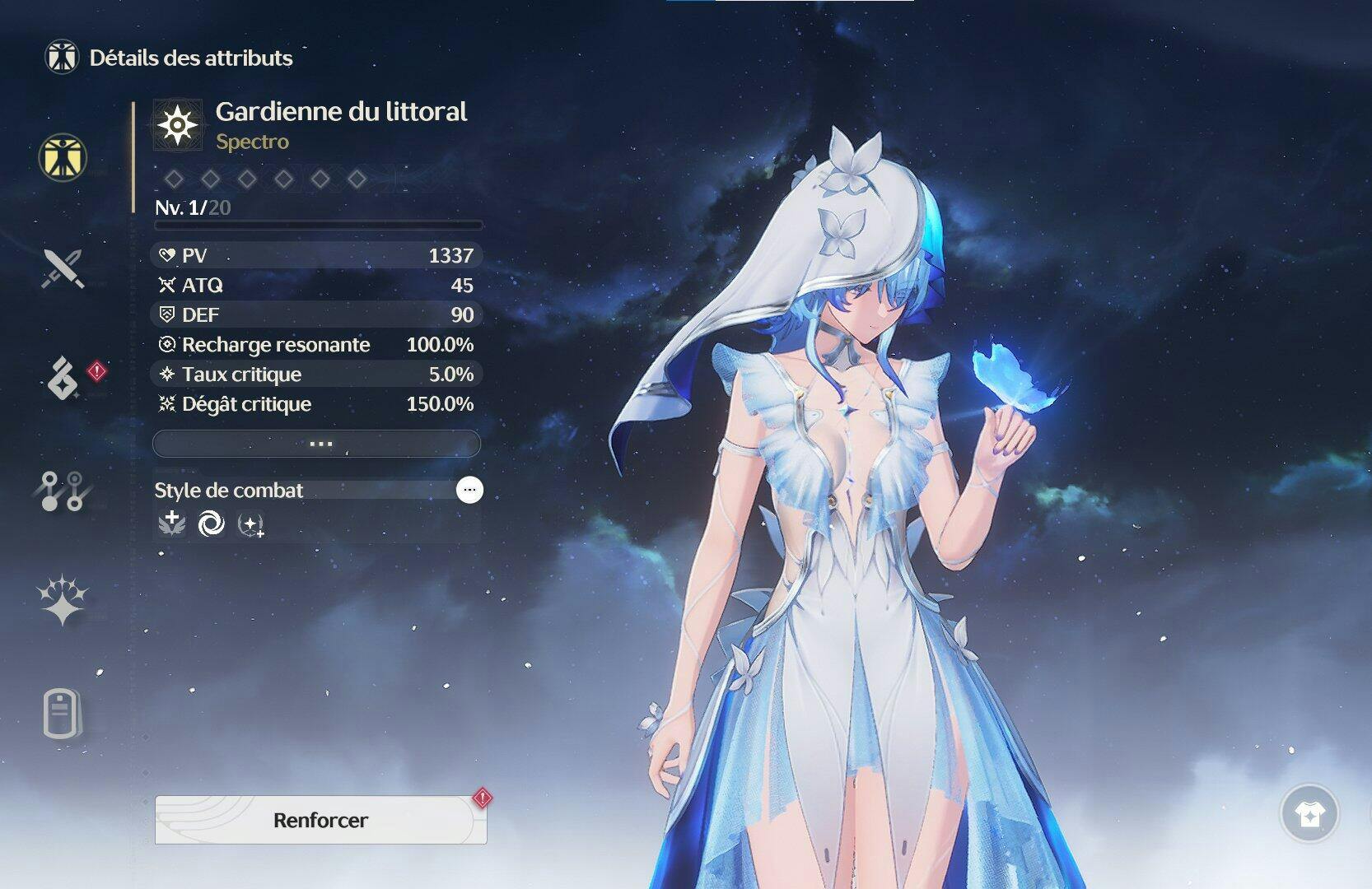Viewport: 1372px width, 889px height.
Task: Open the outfit shirt button
Action: 1309,814
